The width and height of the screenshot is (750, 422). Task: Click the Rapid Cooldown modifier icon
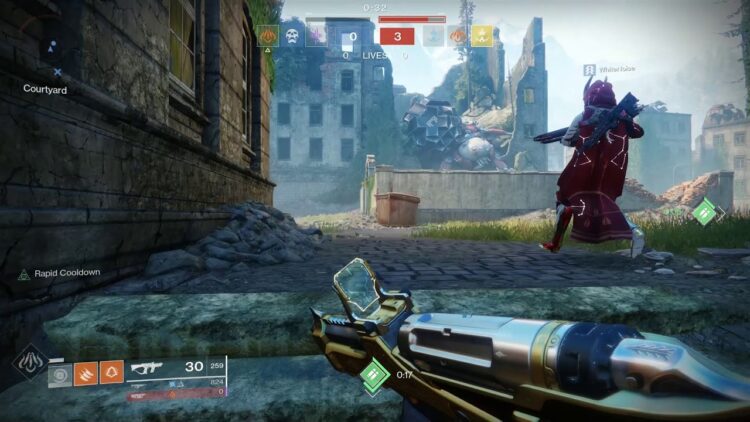coord(23,273)
